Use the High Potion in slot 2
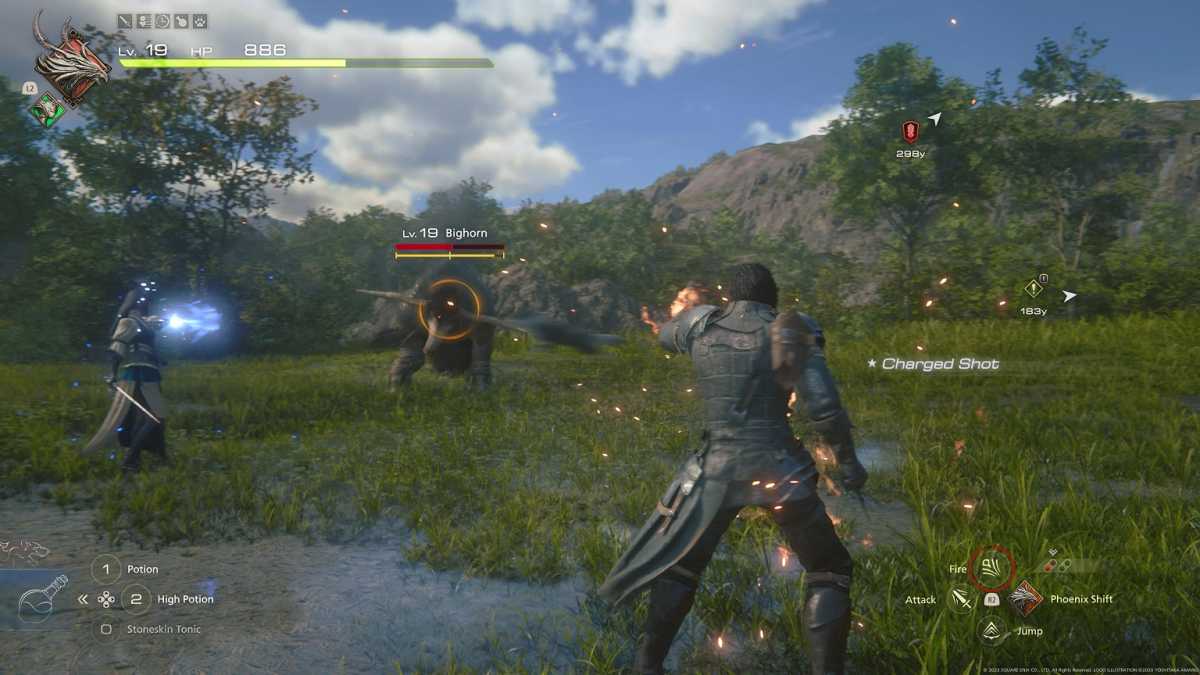 pos(136,599)
